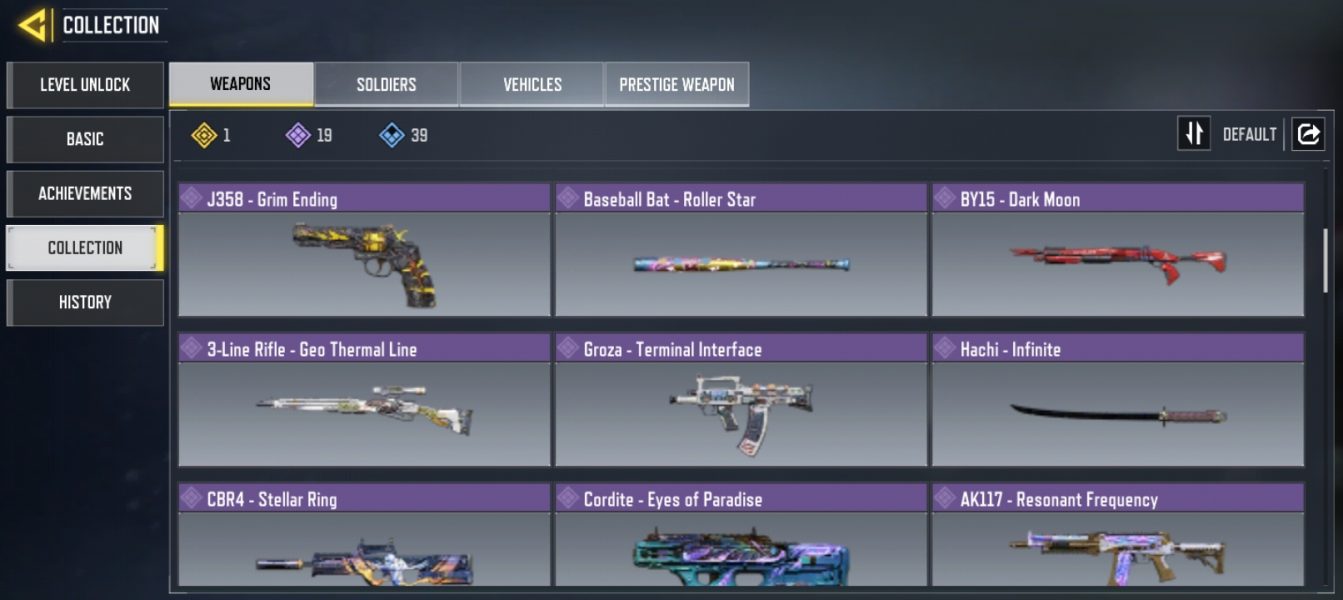Switch to the Soldiers tab
1343x600 pixels.
[386, 84]
